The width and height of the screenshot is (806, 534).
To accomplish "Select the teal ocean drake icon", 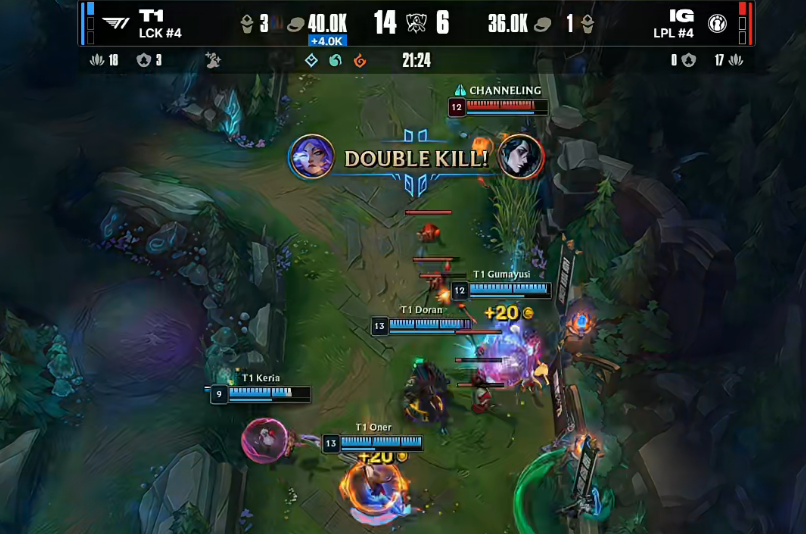I will point(336,61).
